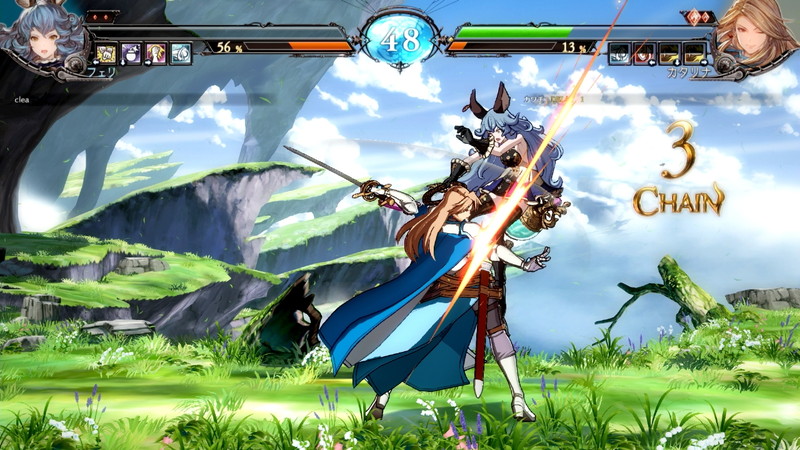Trigger Ferry's pink skill icon

point(156,54)
